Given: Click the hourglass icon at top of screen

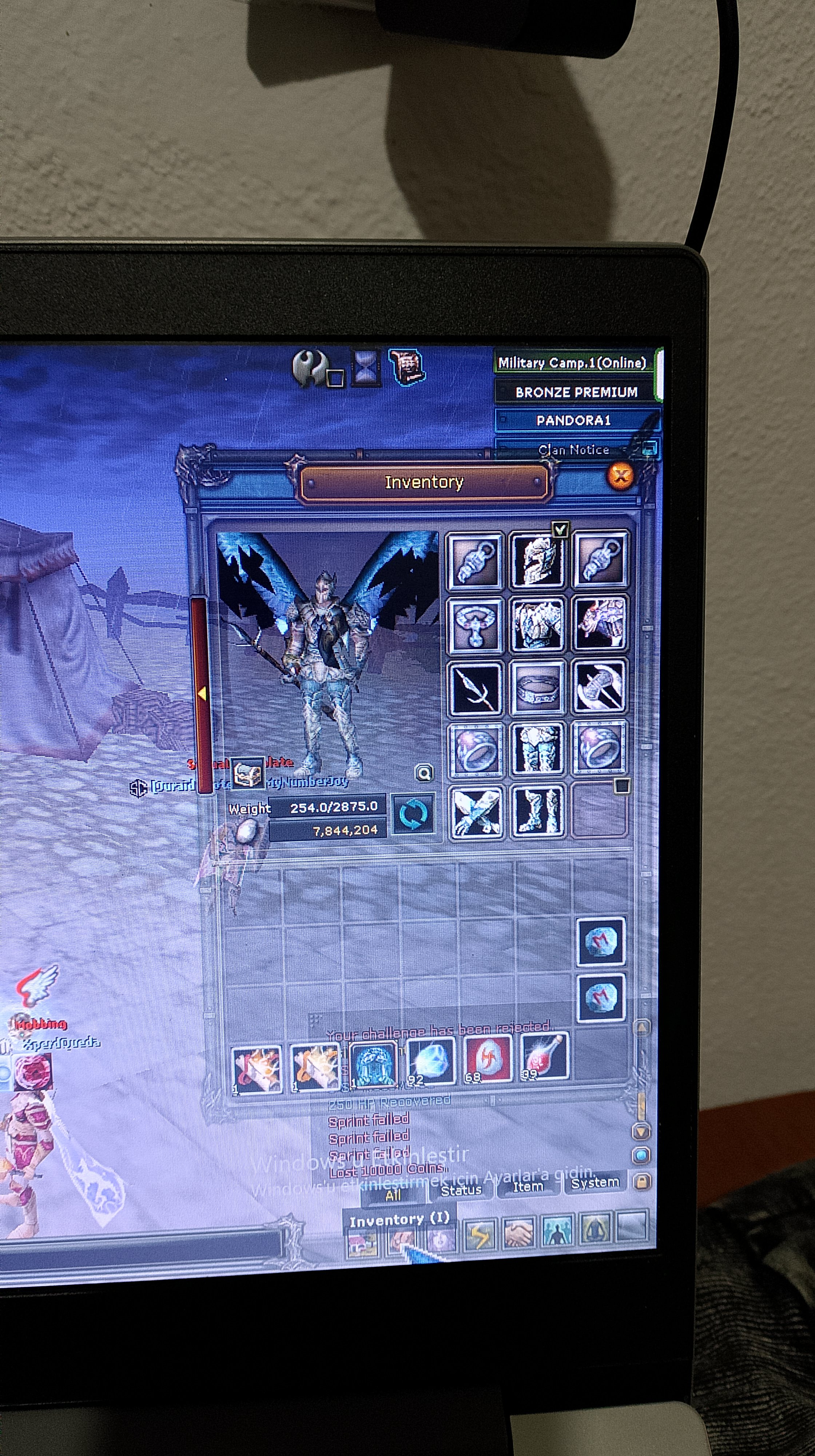Looking at the screenshot, I should pyautogui.click(x=365, y=368).
